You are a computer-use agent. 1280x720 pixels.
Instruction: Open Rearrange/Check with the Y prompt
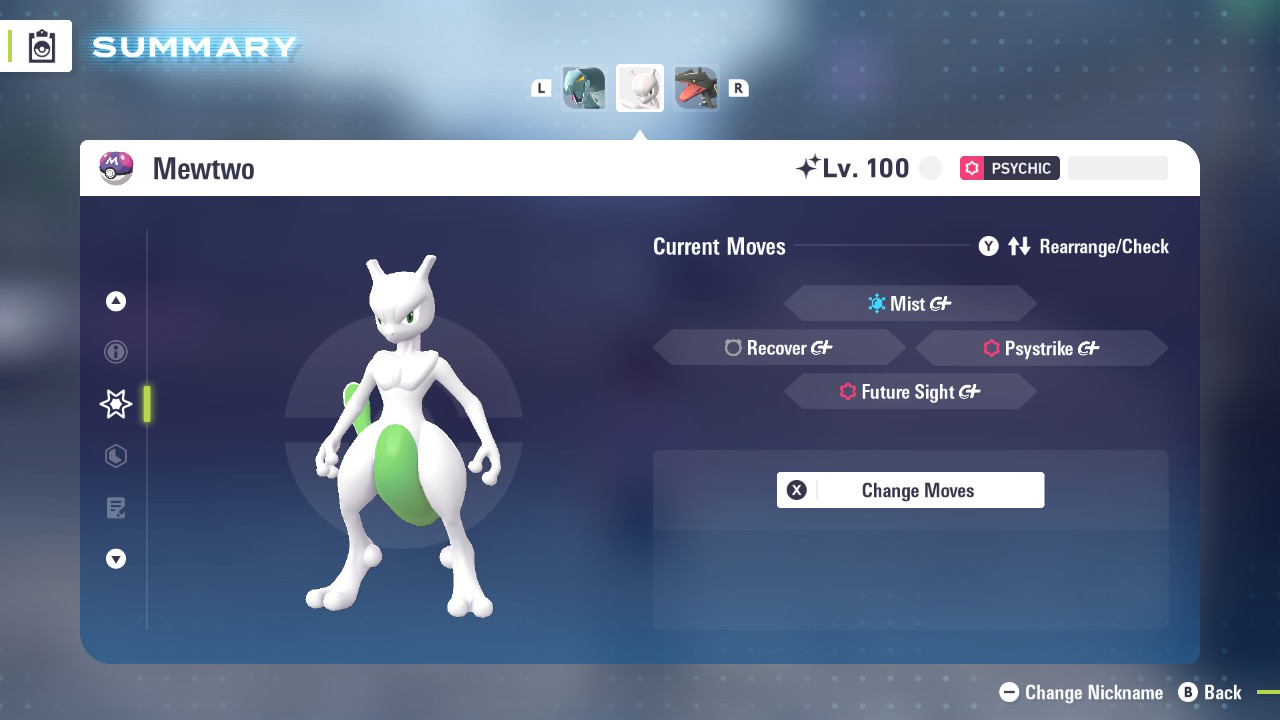988,246
